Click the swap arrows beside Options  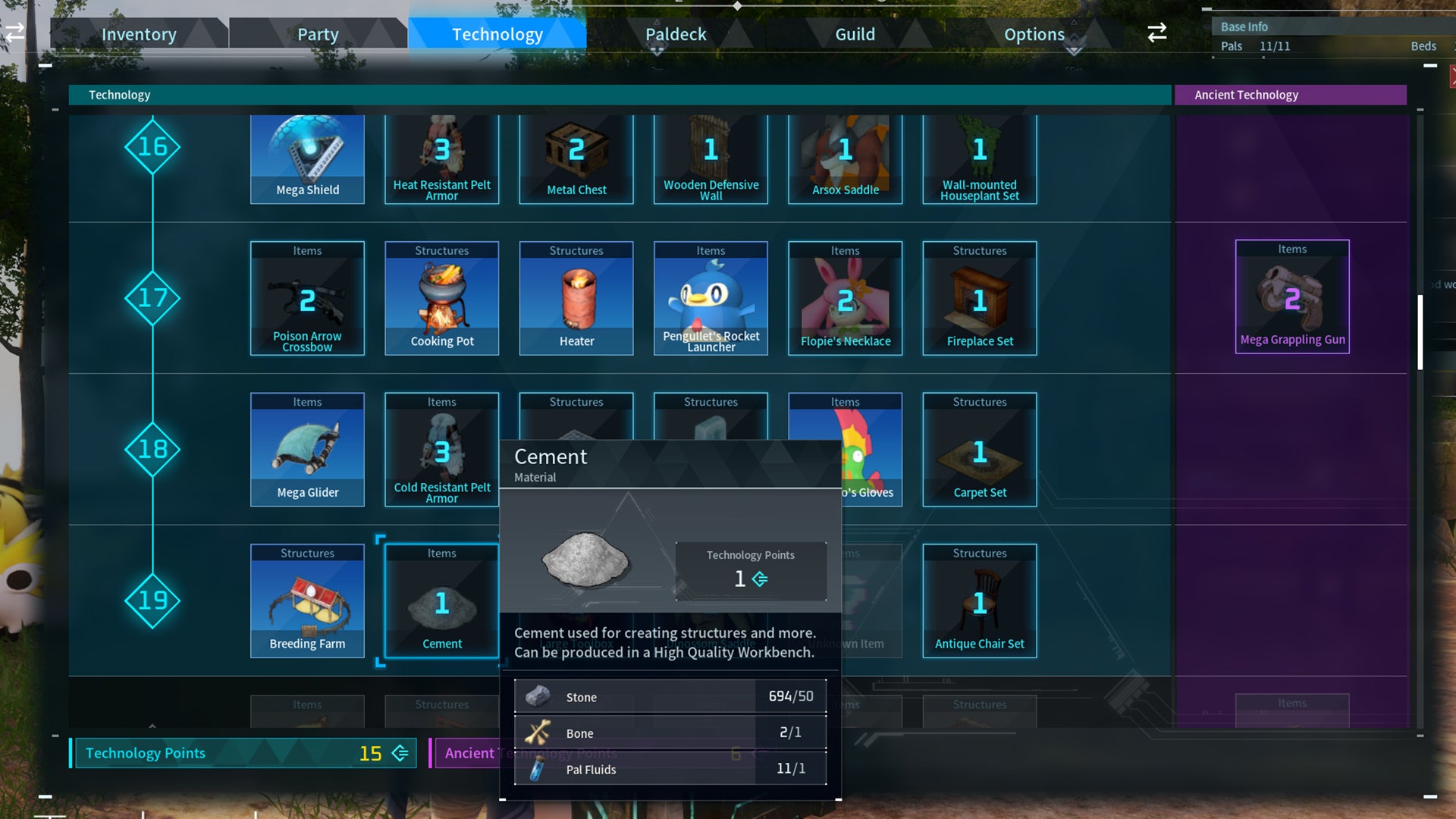click(1156, 33)
